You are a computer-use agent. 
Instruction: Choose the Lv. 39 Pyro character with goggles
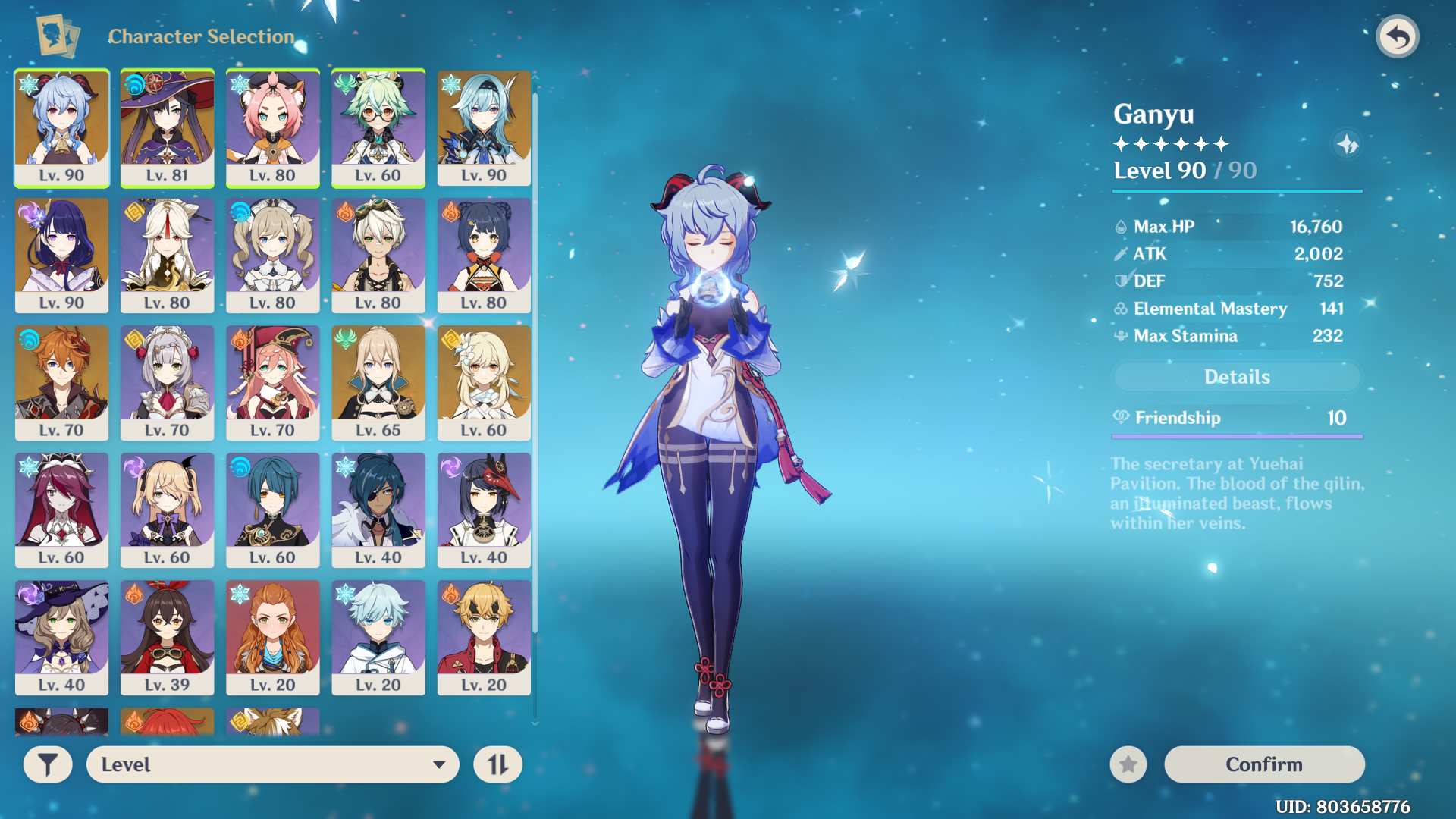coord(168,637)
